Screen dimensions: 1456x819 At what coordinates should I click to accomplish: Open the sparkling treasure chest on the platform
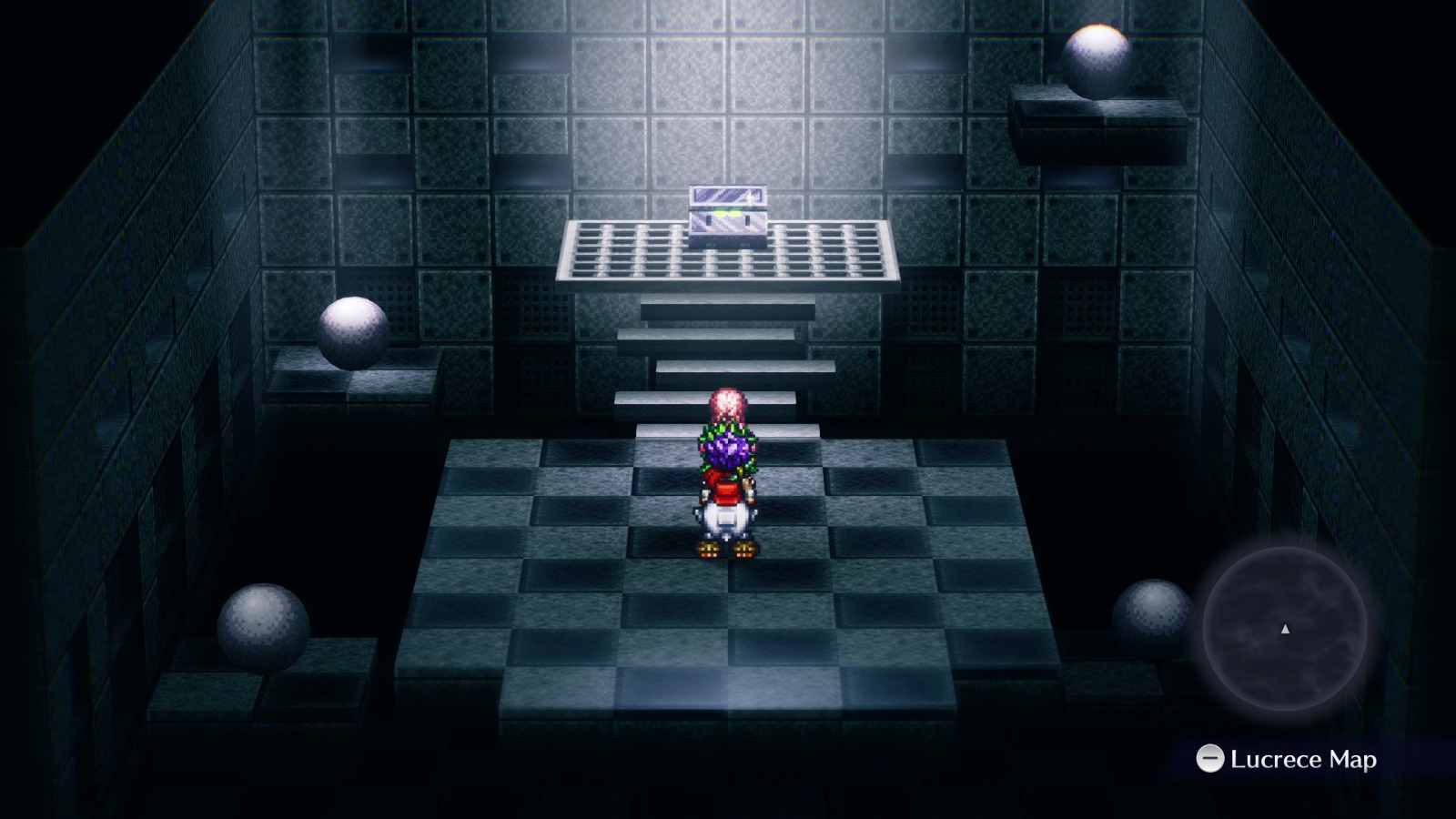coord(728,209)
